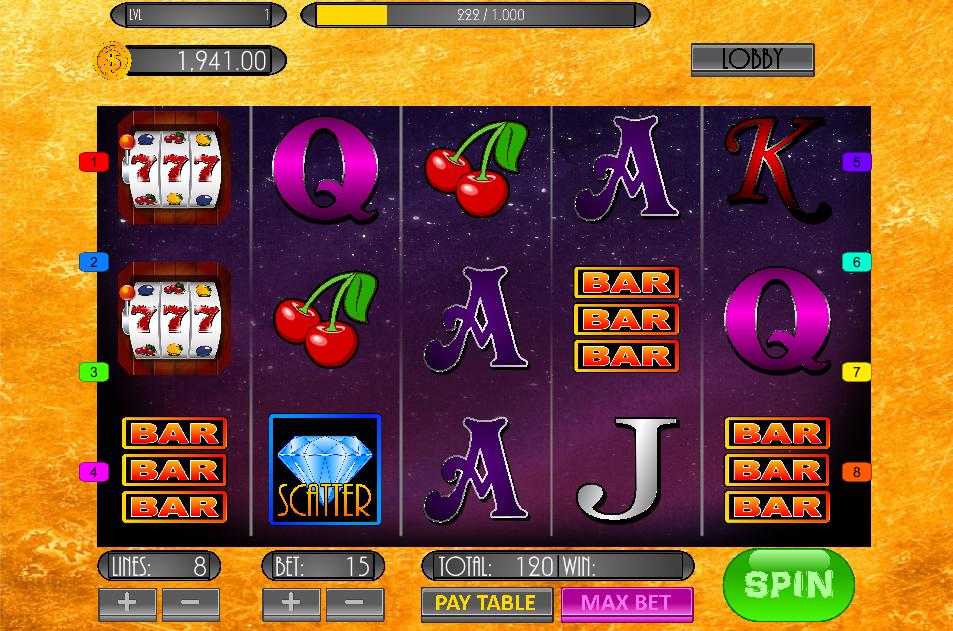The width and height of the screenshot is (953, 631).
Task: Select payline marker 3
Action: pyautogui.click(x=94, y=372)
